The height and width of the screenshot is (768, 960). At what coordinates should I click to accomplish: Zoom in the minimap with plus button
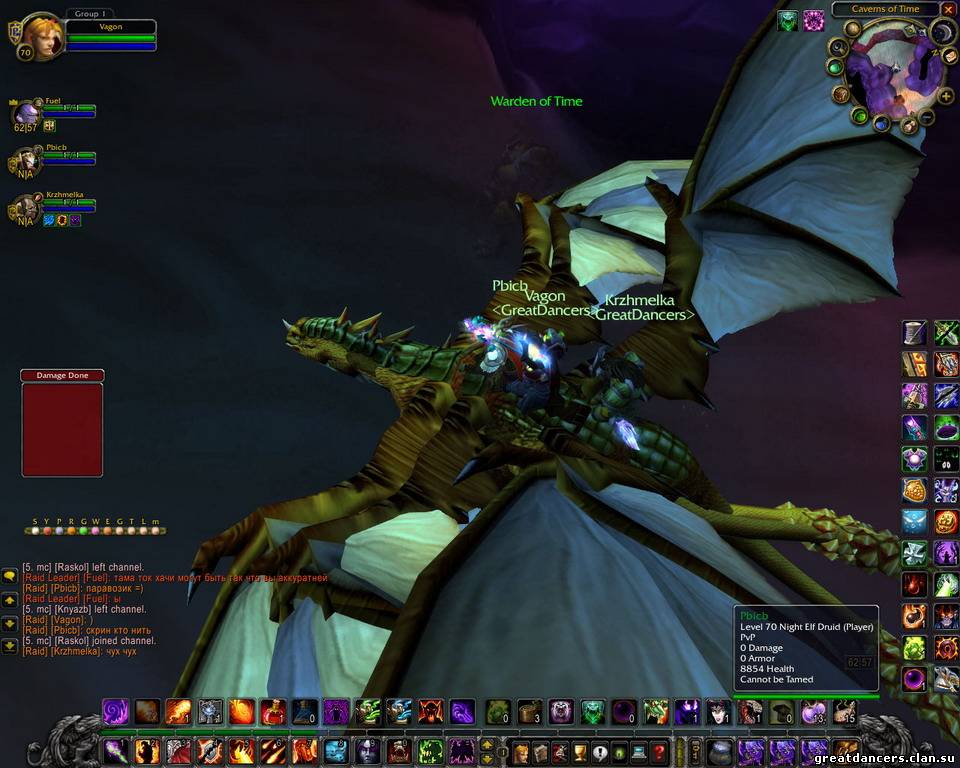pyautogui.click(x=945, y=97)
